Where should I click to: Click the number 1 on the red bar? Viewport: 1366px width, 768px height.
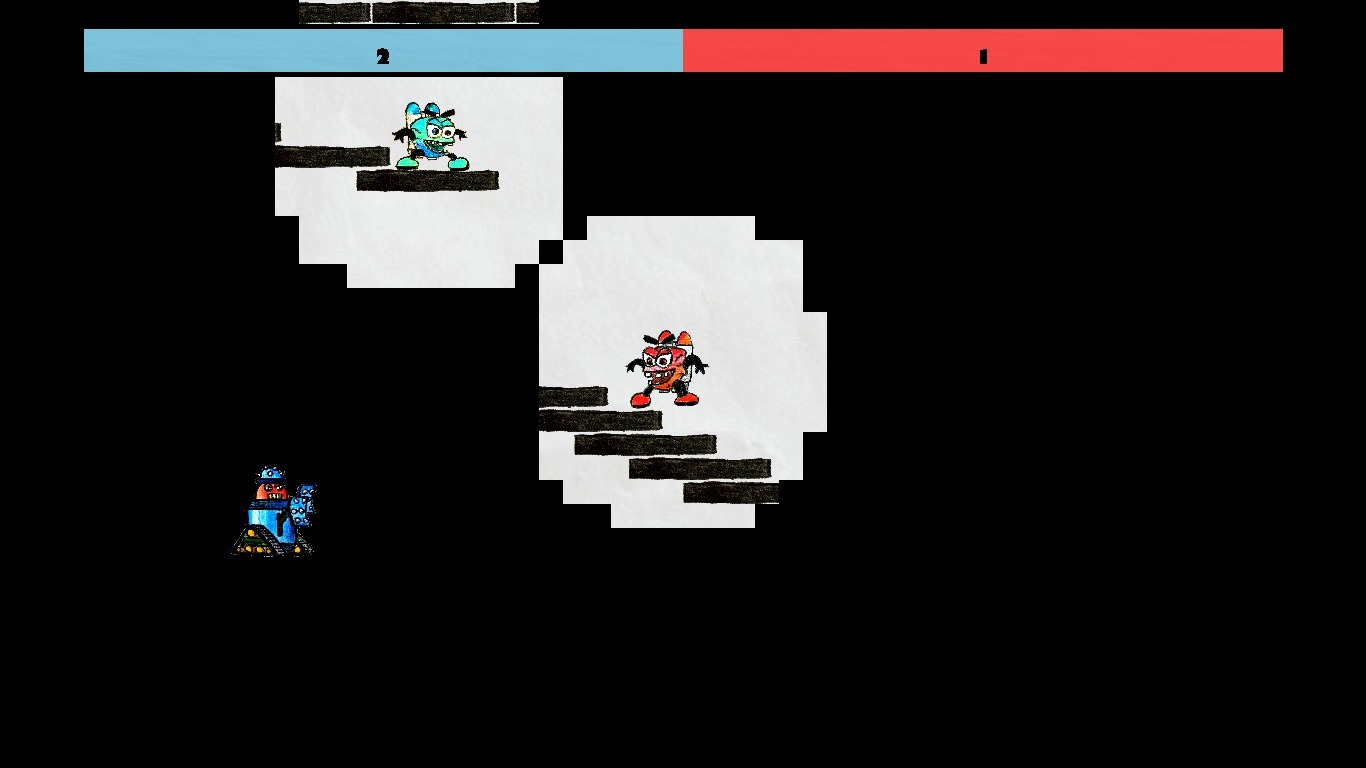coord(982,57)
